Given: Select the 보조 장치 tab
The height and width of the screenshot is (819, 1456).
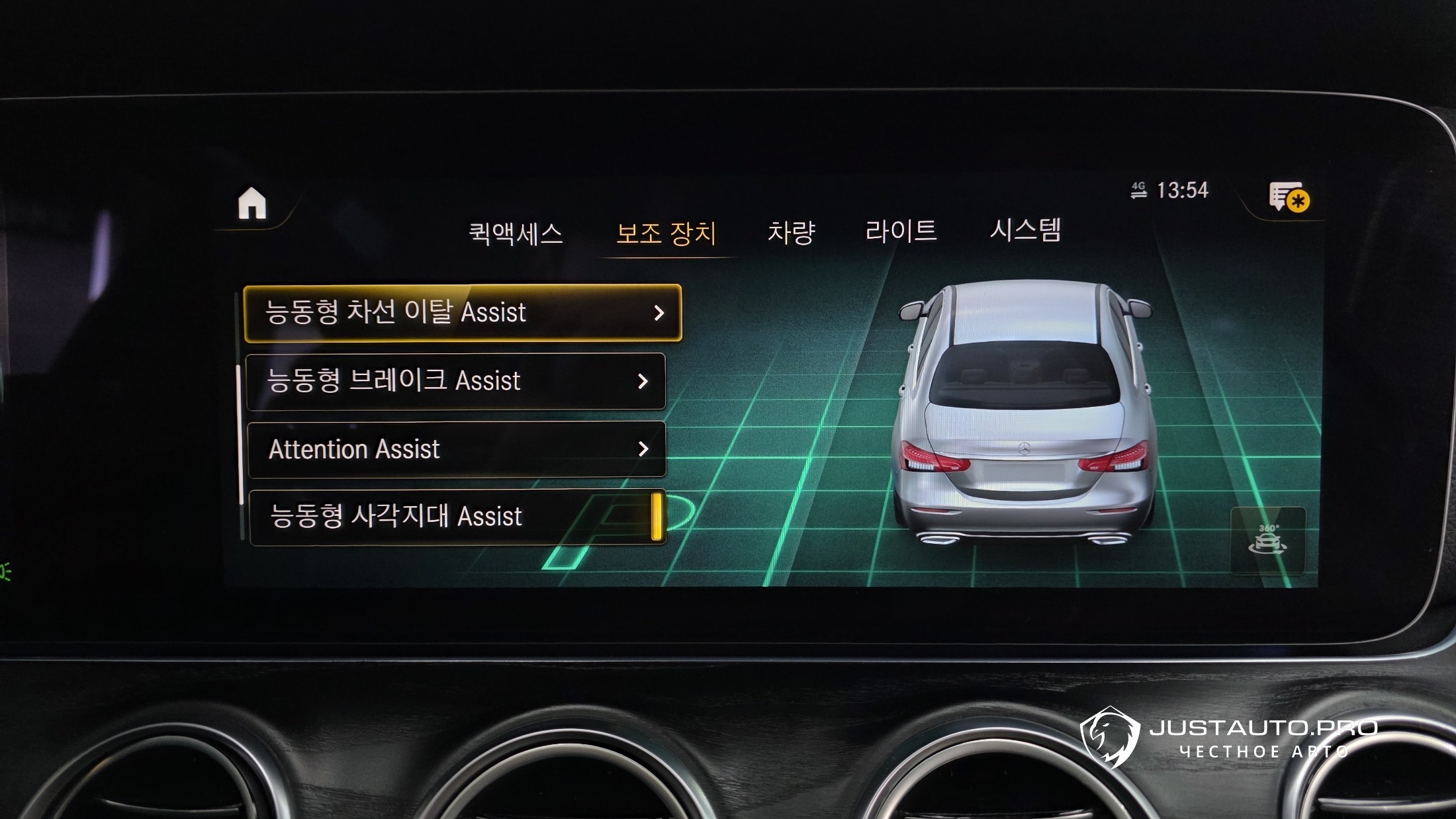Looking at the screenshot, I should pyautogui.click(x=666, y=234).
